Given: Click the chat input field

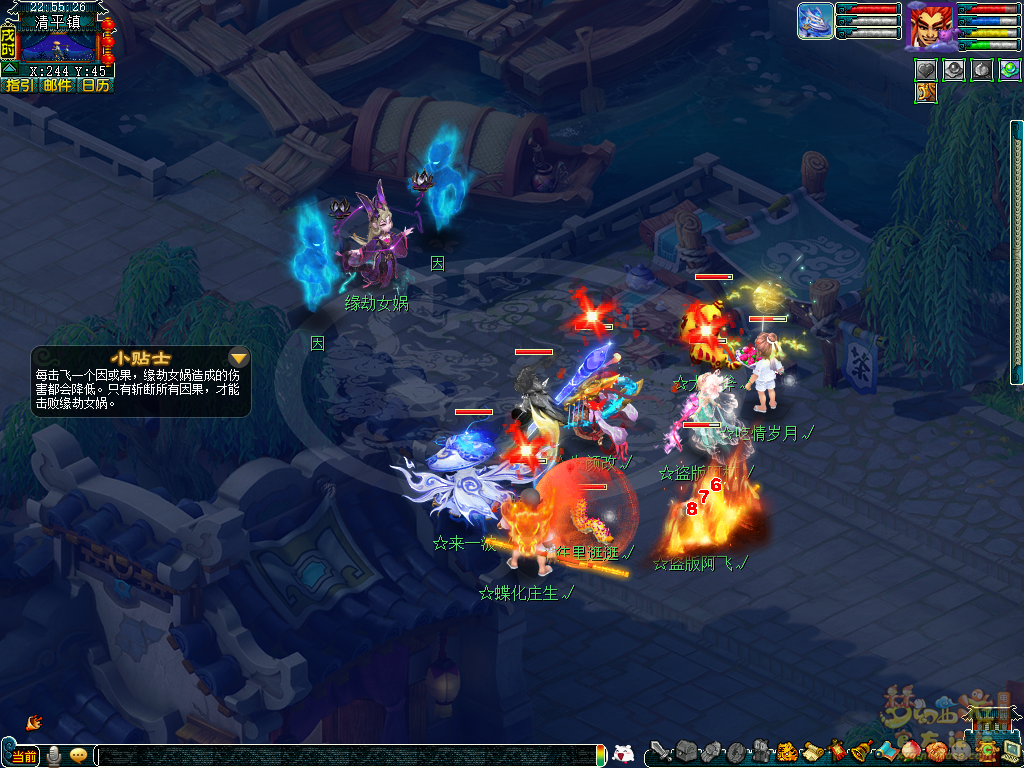Looking at the screenshot, I should [x=350, y=756].
